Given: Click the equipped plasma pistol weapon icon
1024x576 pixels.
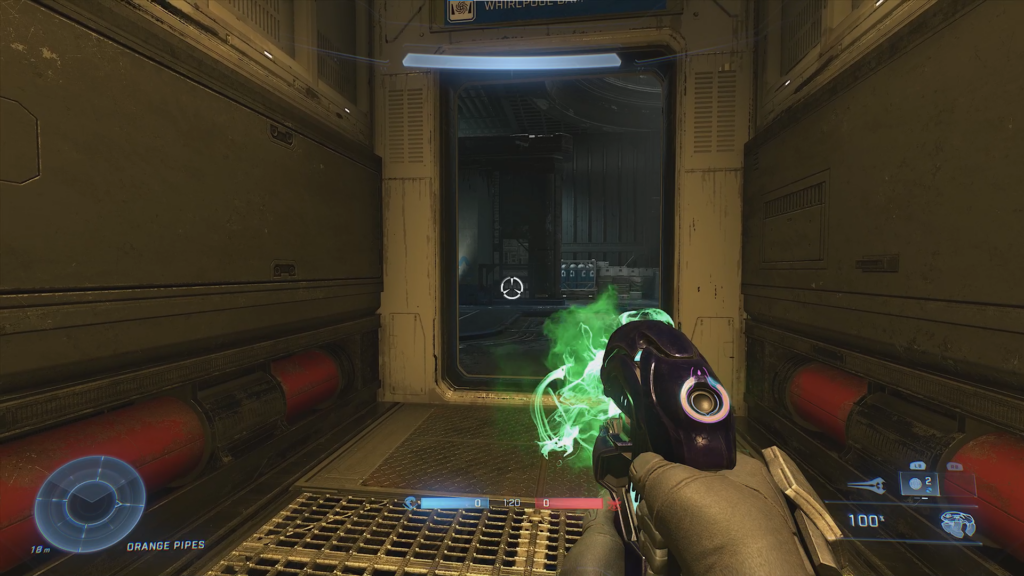Looking at the screenshot, I should click(956, 521).
